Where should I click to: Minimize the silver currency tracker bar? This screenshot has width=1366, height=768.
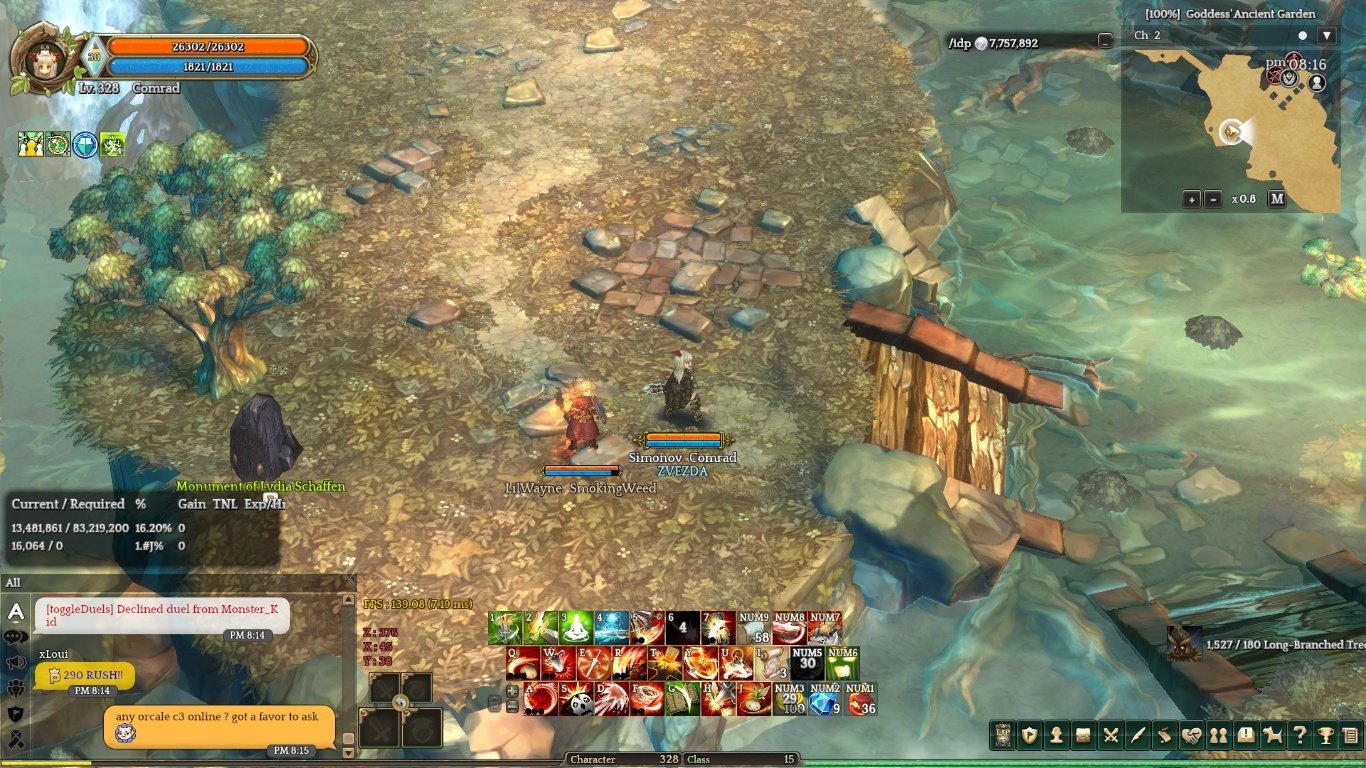(x=1104, y=41)
